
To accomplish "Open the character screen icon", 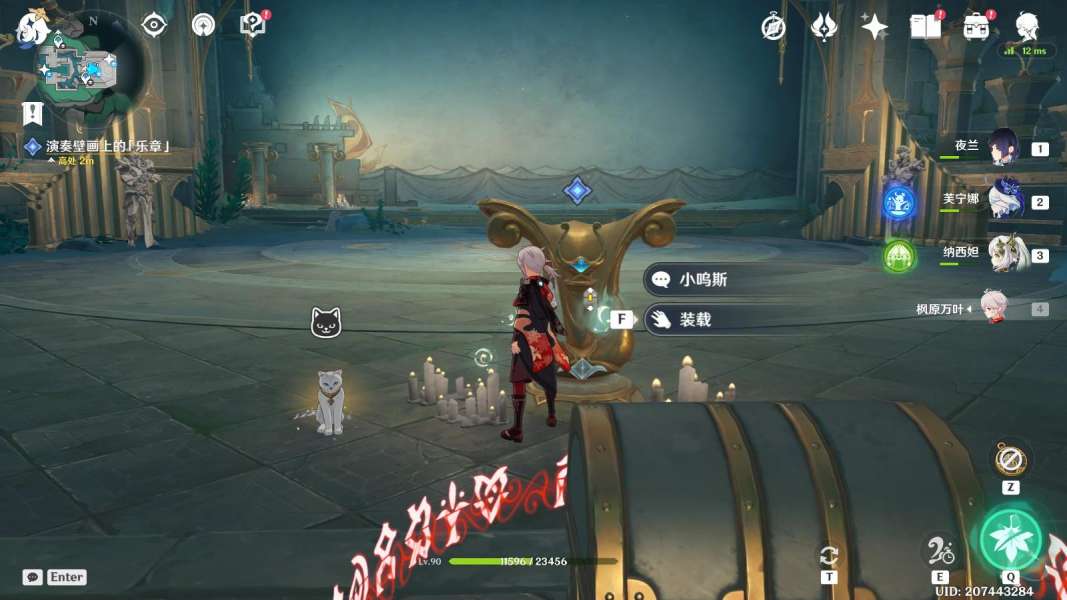I will [1026, 27].
